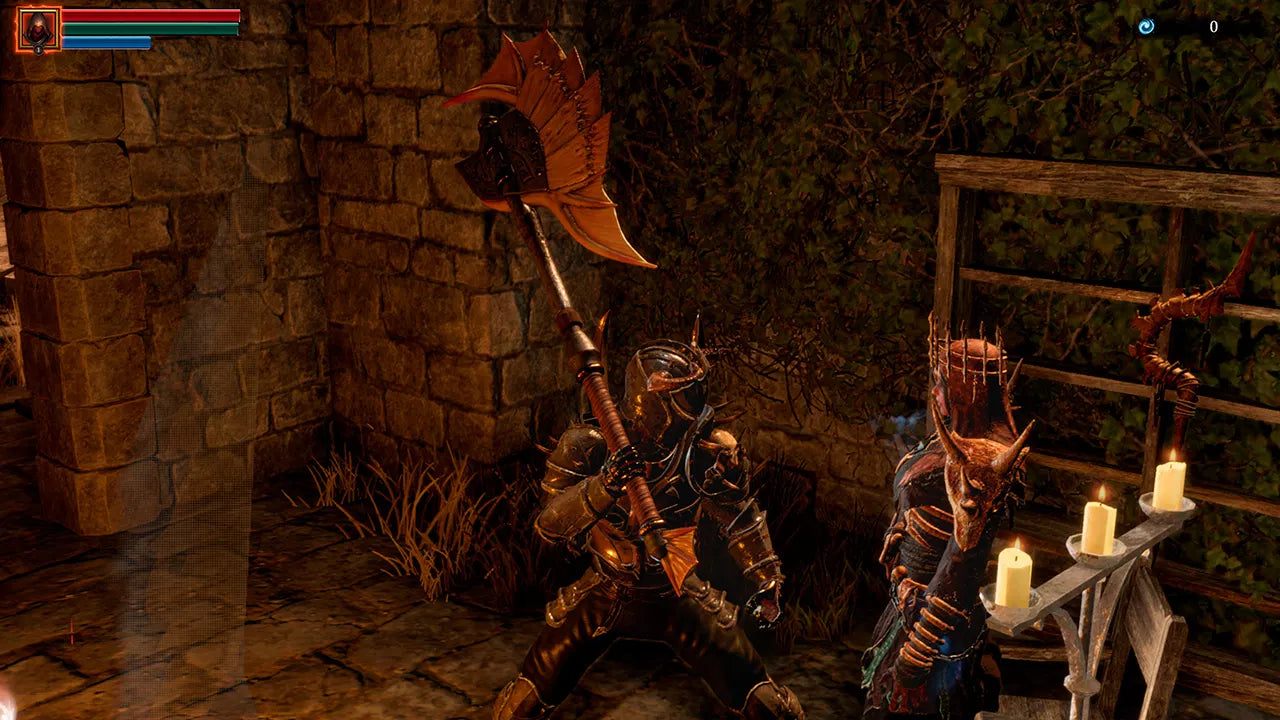This screenshot has height=720, width=1280.
Task: Click the blue vigor swirl currency icon
Action: (1146, 26)
